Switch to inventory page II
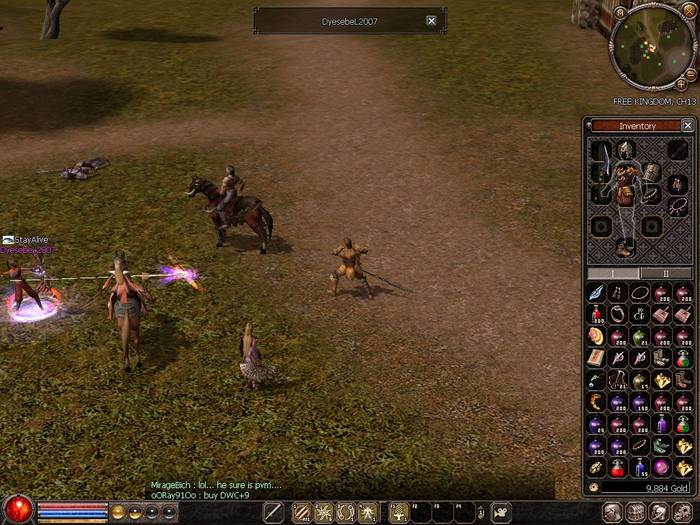 click(x=665, y=273)
